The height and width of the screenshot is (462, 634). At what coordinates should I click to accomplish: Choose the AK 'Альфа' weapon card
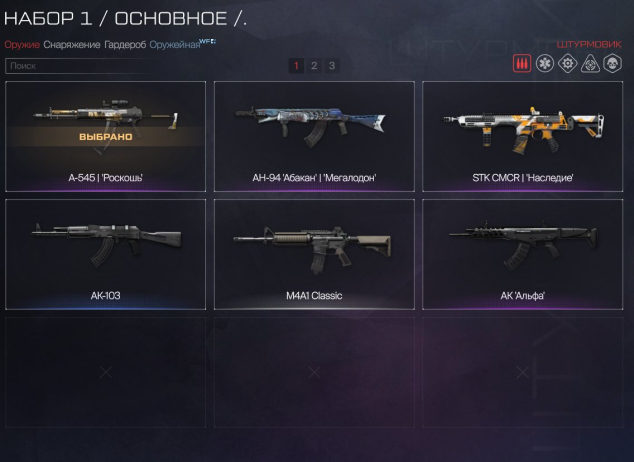point(522,254)
